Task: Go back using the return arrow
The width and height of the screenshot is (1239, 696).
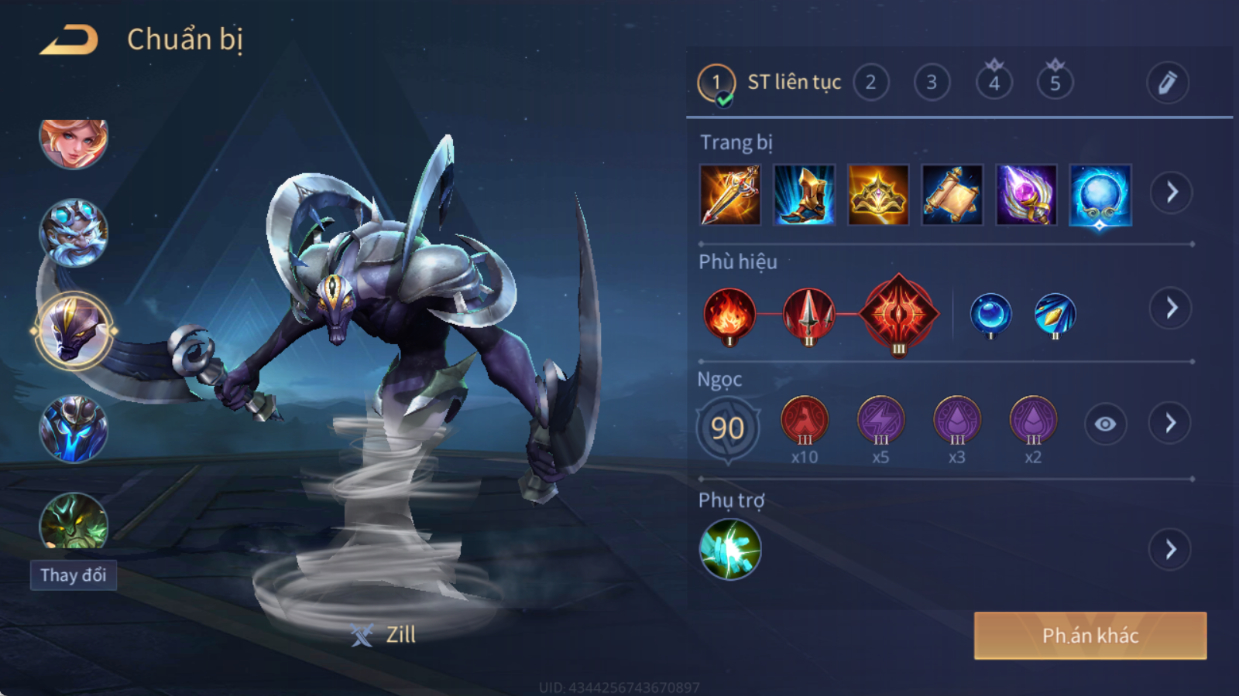Action: (x=69, y=41)
